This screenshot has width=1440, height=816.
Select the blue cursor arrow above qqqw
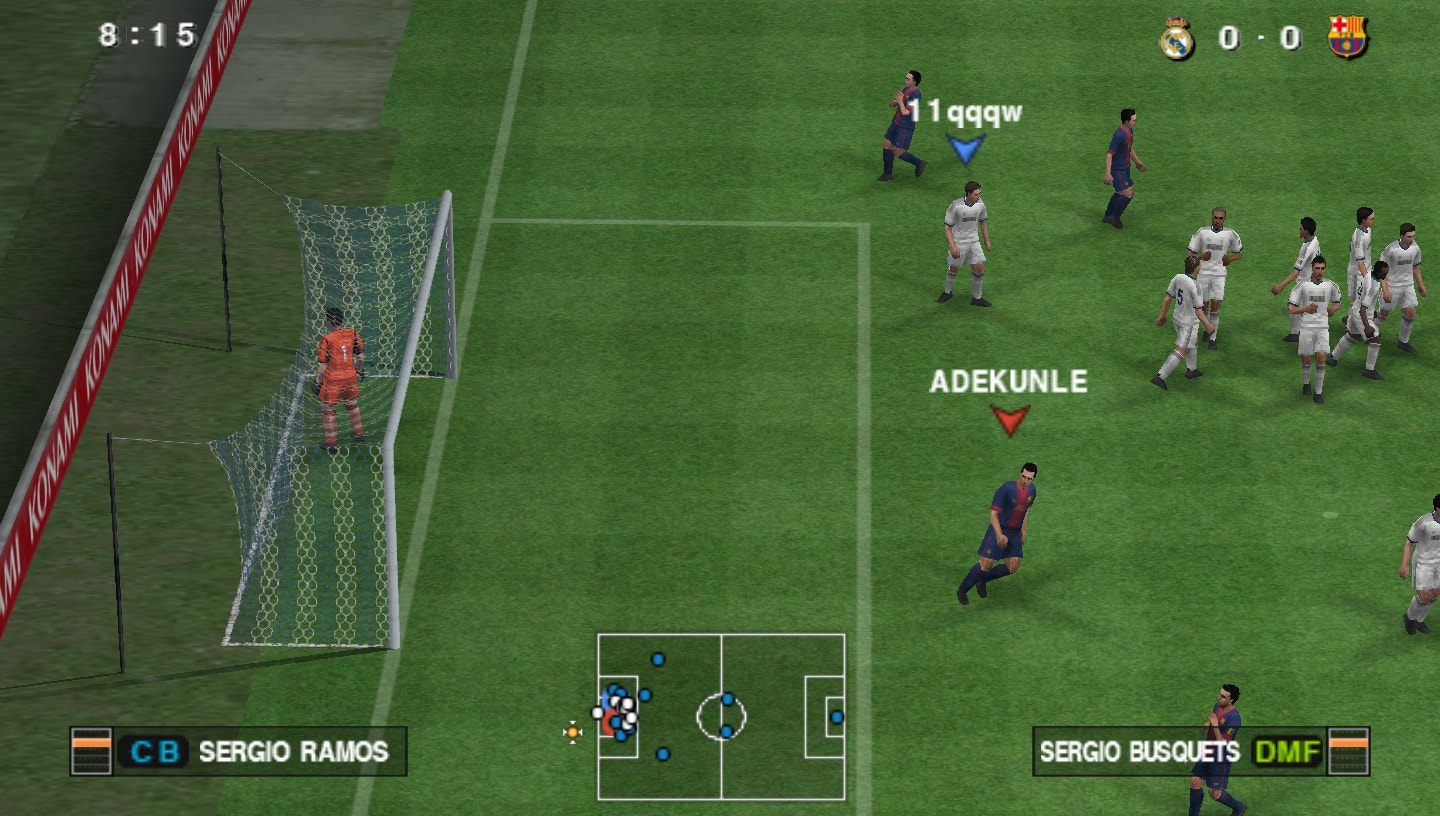point(963,148)
